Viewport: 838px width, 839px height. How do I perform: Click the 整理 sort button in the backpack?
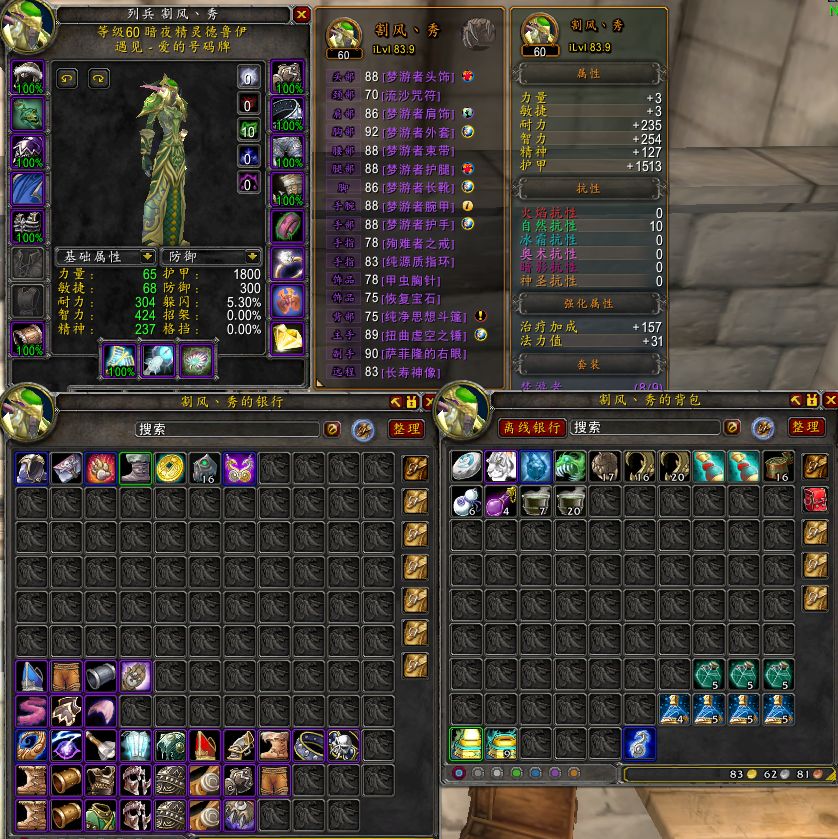click(x=806, y=427)
